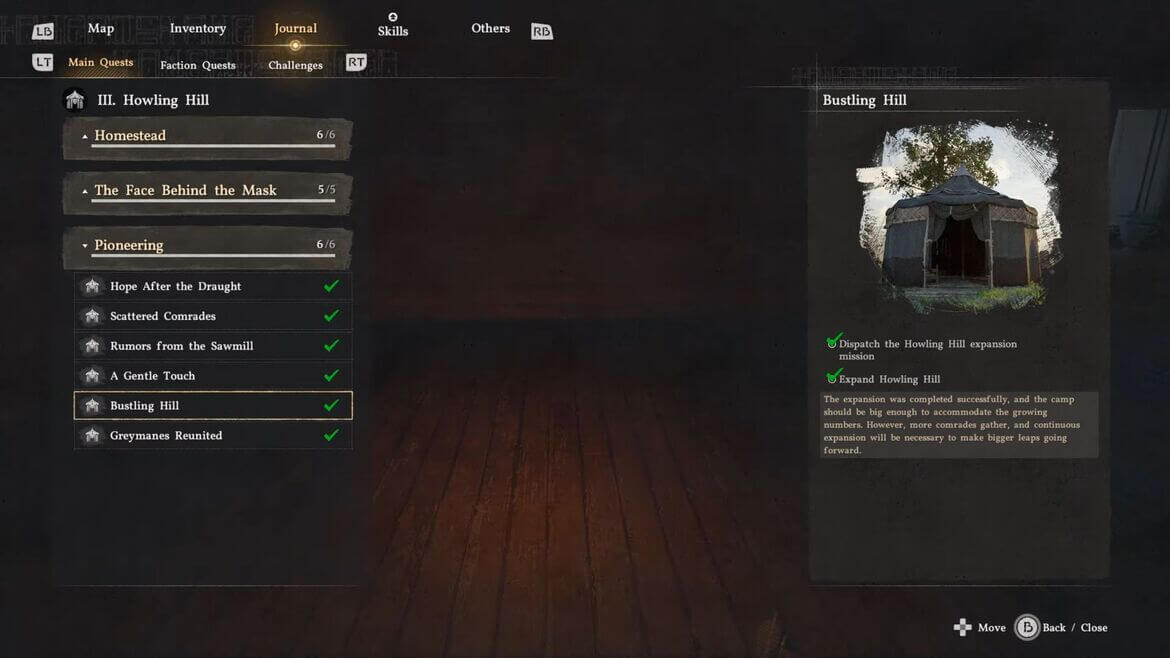1170x658 pixels.
Task: View the Greymanes Reunited quest
Action: [213, 436]
